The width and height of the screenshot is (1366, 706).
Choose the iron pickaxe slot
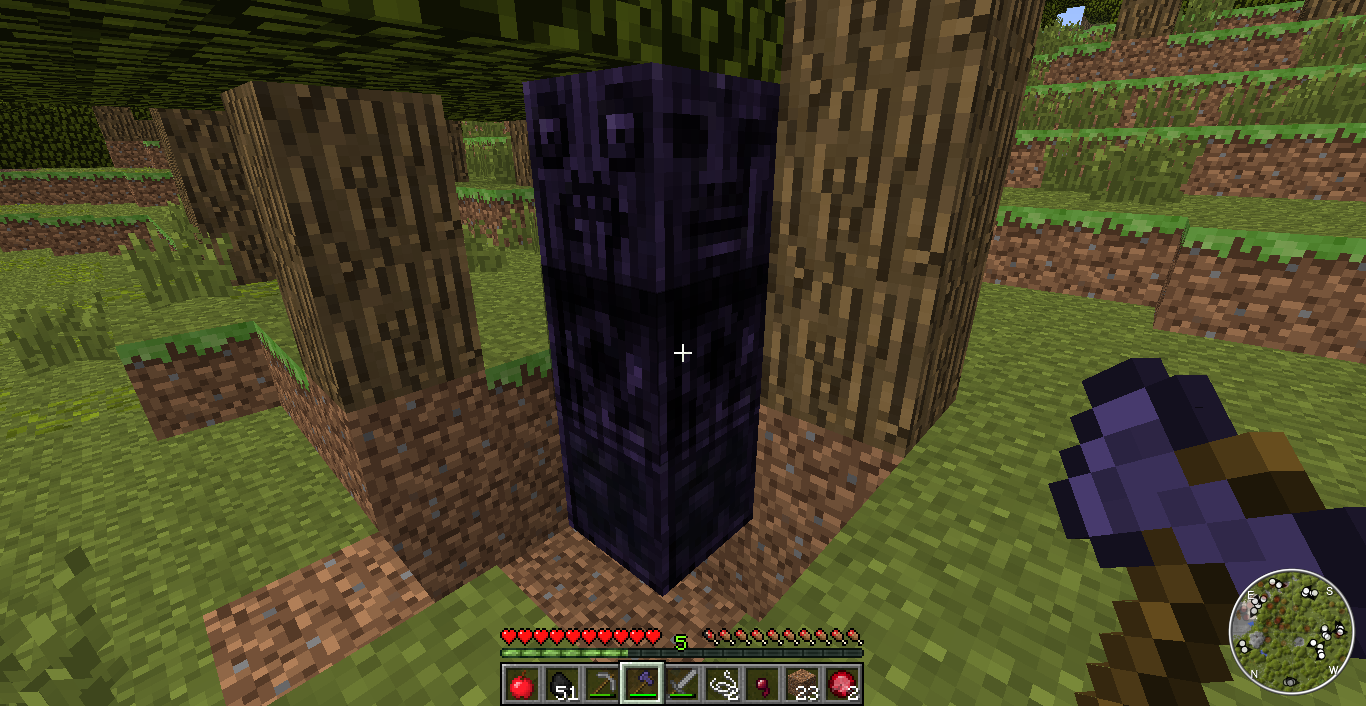point(600,685)
